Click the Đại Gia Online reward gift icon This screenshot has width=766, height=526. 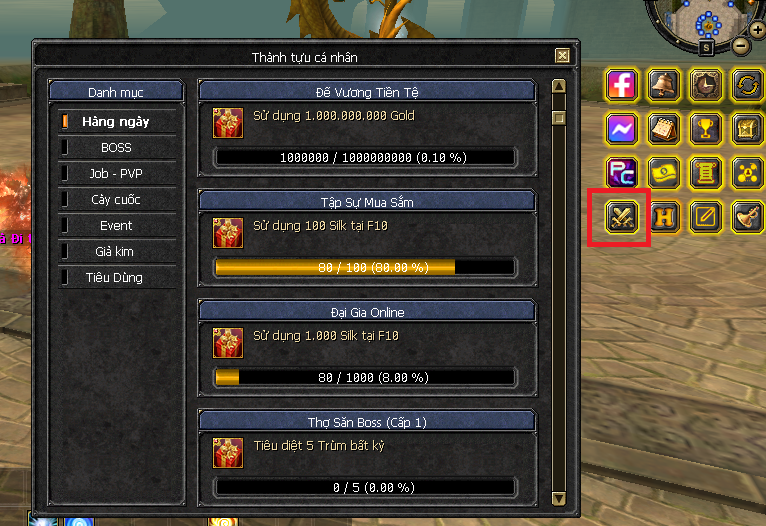coord(227,342)
